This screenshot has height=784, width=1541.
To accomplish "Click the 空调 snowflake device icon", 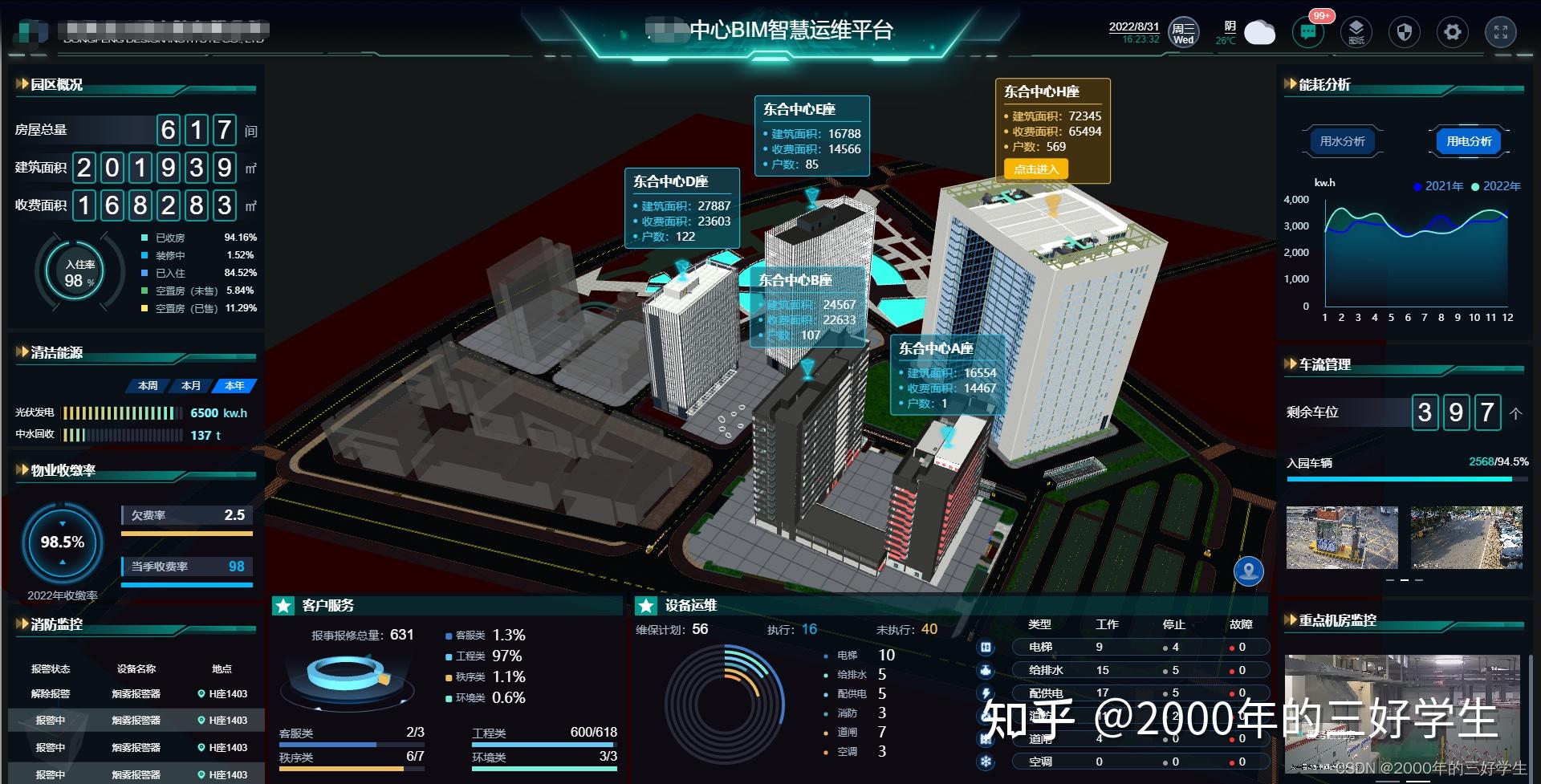I will click(986, 761).
